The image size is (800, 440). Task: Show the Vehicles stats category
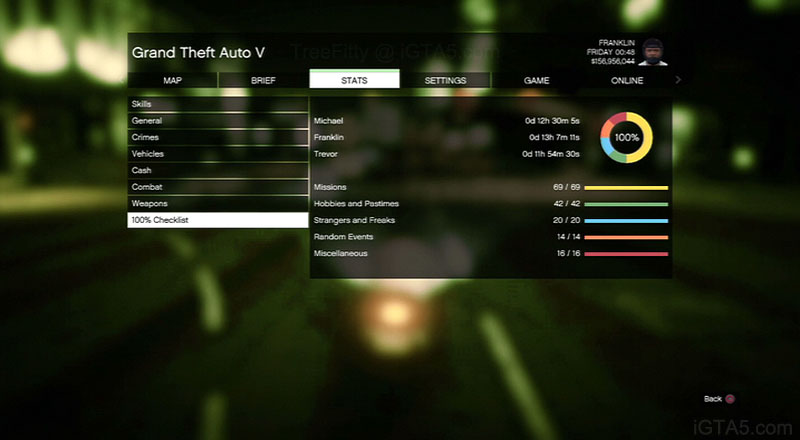[x=217, y=154]
